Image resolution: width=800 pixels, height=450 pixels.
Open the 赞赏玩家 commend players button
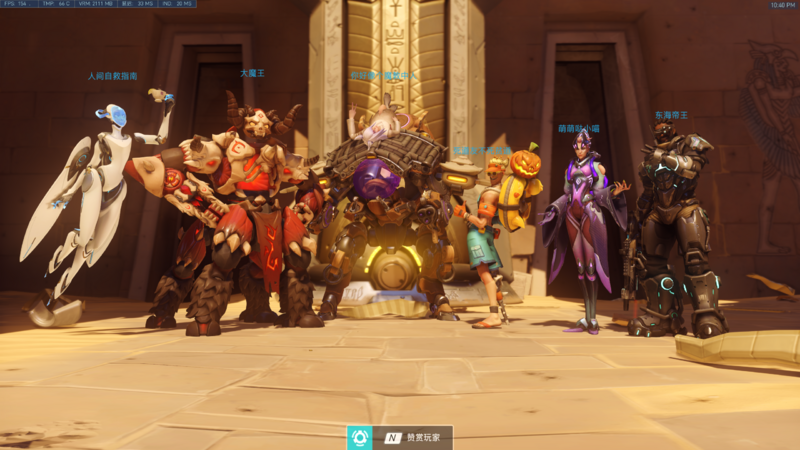coord(413,437)
